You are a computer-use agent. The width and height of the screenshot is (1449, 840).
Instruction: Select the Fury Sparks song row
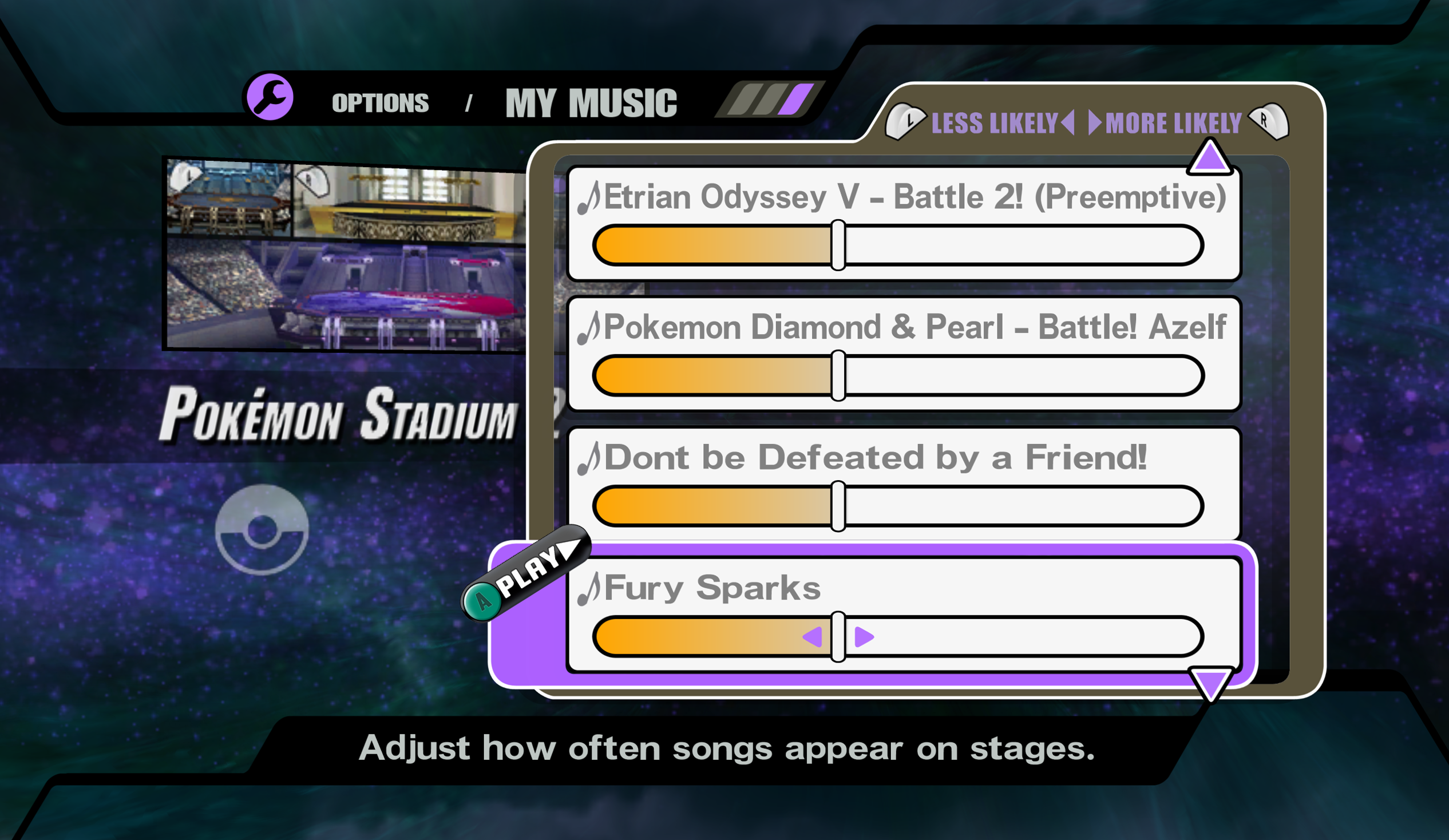click(x=712, y=588)
